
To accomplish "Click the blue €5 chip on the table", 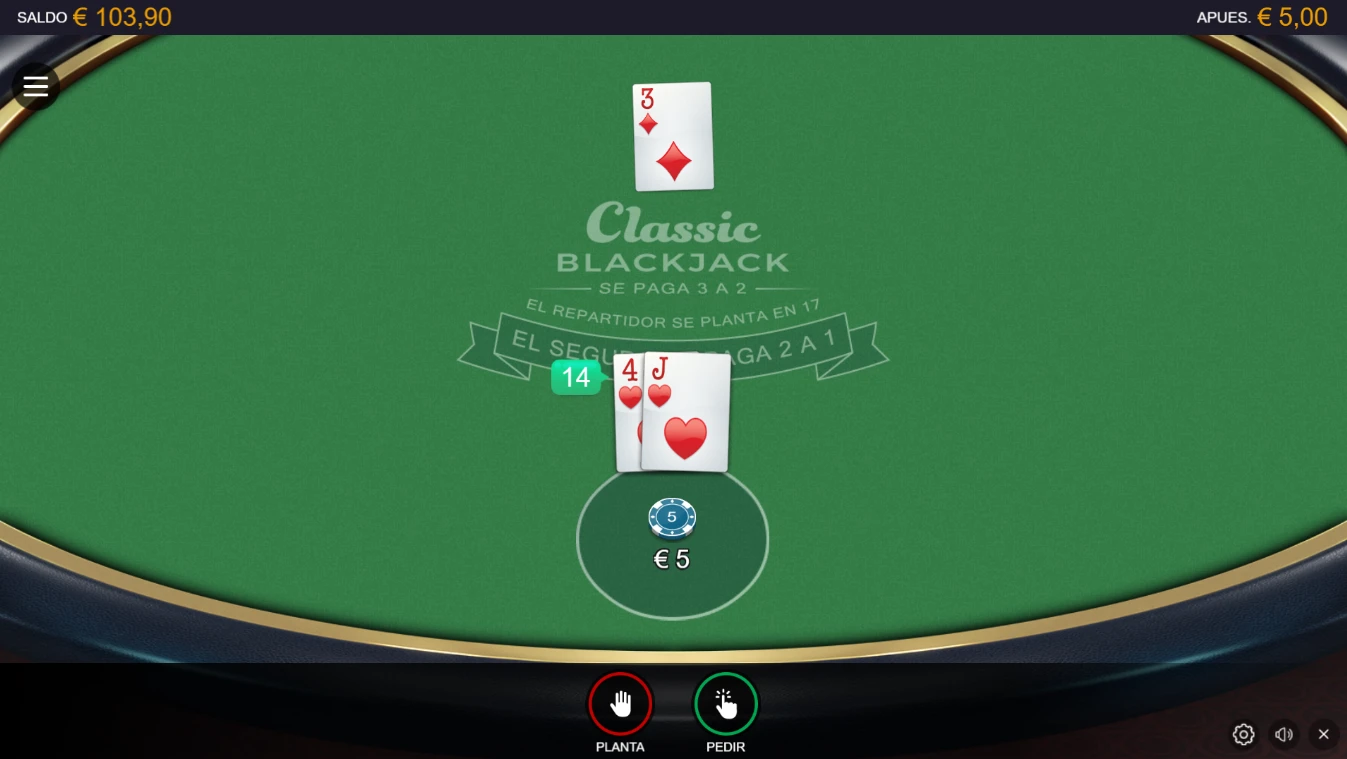I will click(x=672, y=517).
